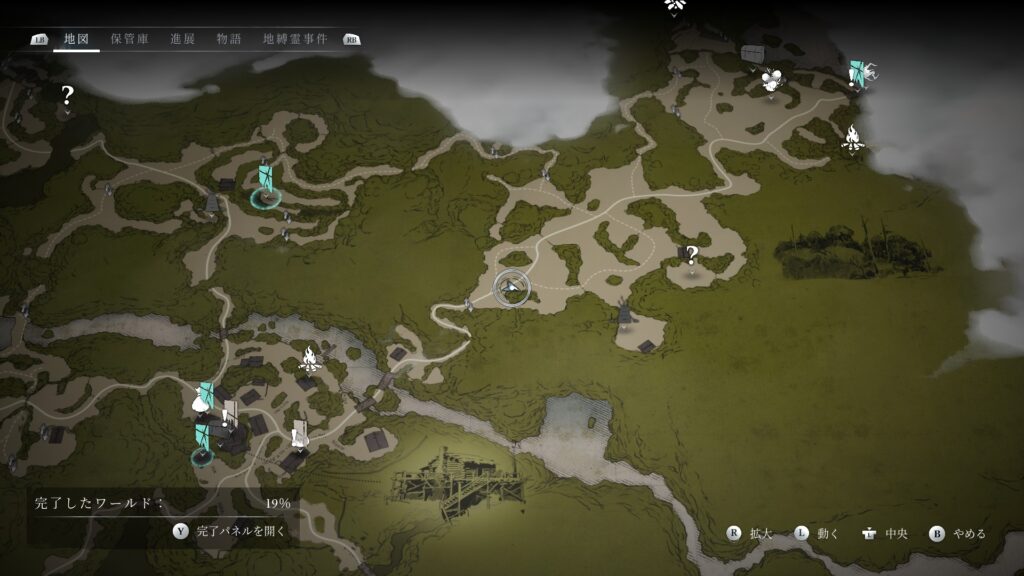
Task: Choose the teal ringed banner marker in the northwest
Action: [265, 186]
